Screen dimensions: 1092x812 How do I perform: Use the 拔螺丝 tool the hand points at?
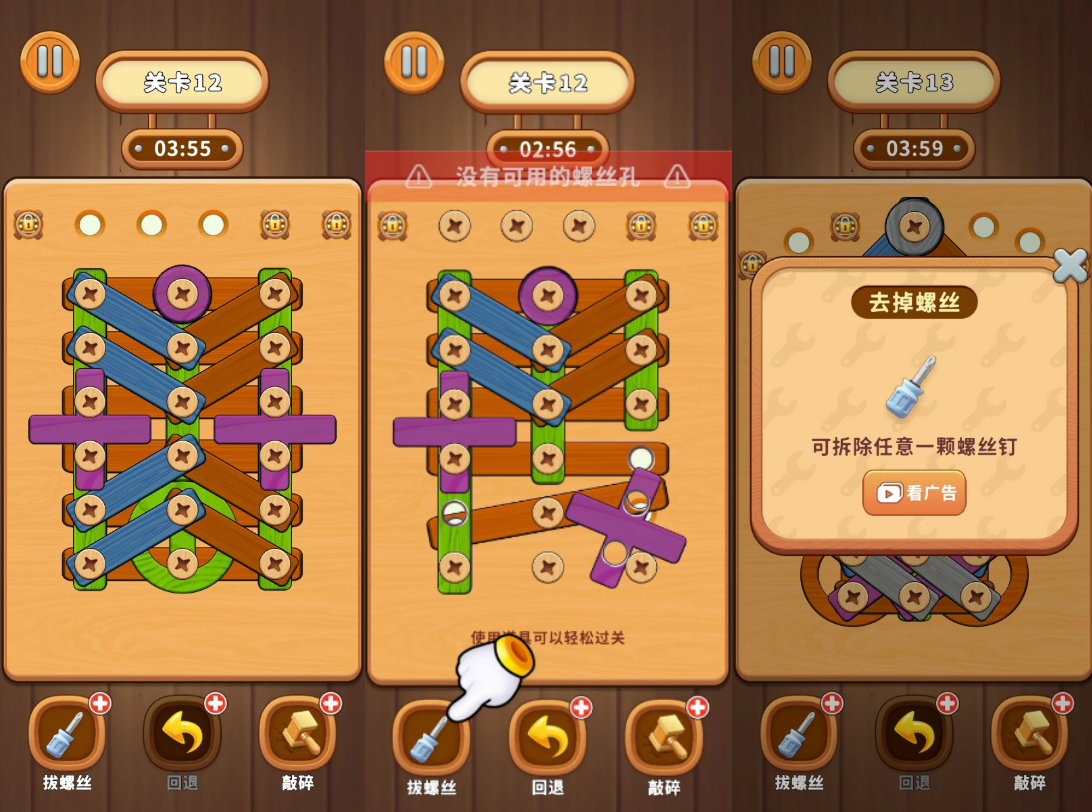[x=431, y=738]
